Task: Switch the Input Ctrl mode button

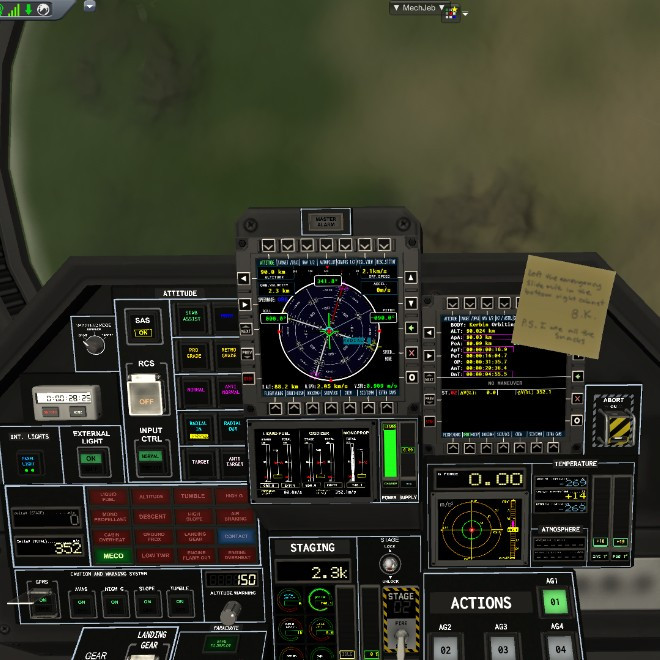Action: point(150,456)
